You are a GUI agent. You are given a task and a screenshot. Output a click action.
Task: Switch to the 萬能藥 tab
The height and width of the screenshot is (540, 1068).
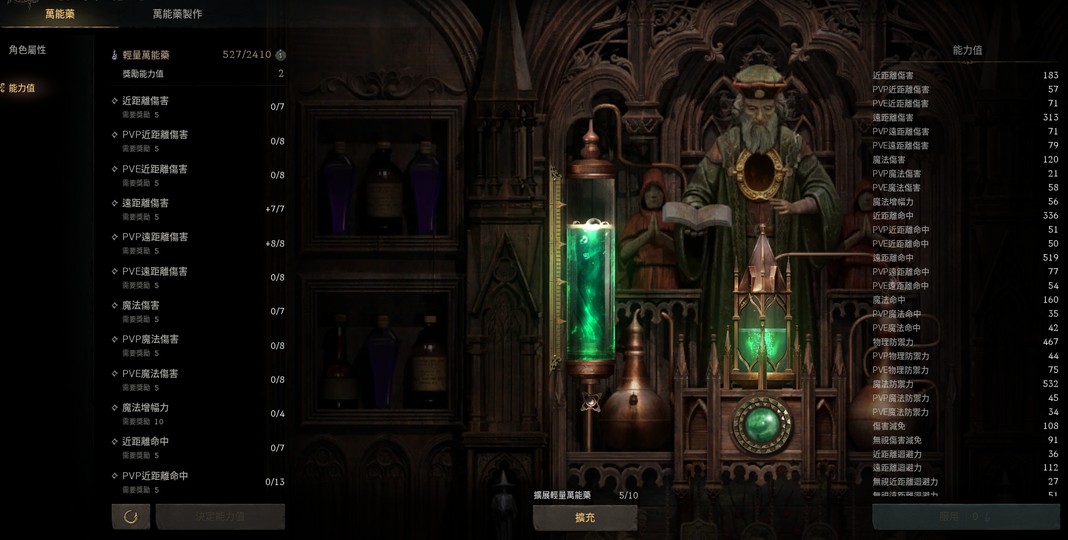coord(59,14)
